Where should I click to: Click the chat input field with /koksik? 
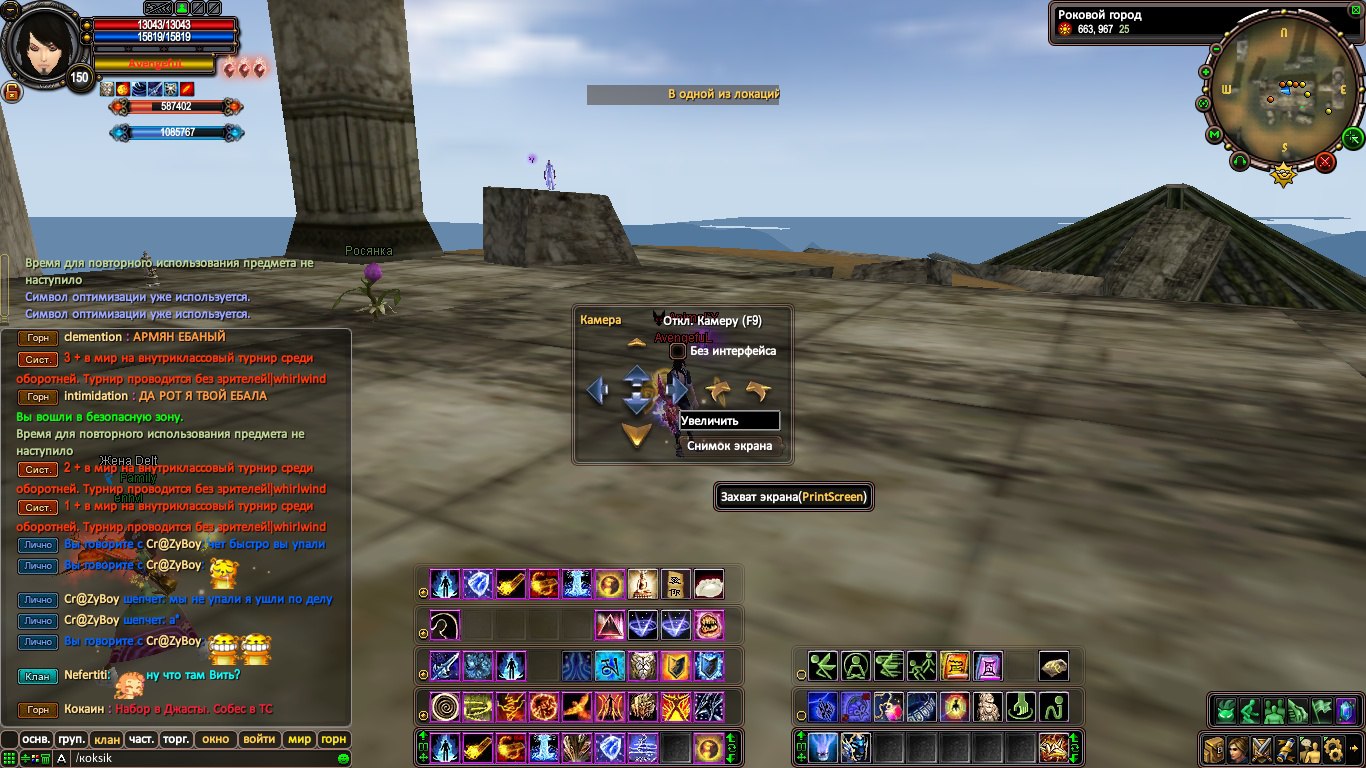[200, 759]
